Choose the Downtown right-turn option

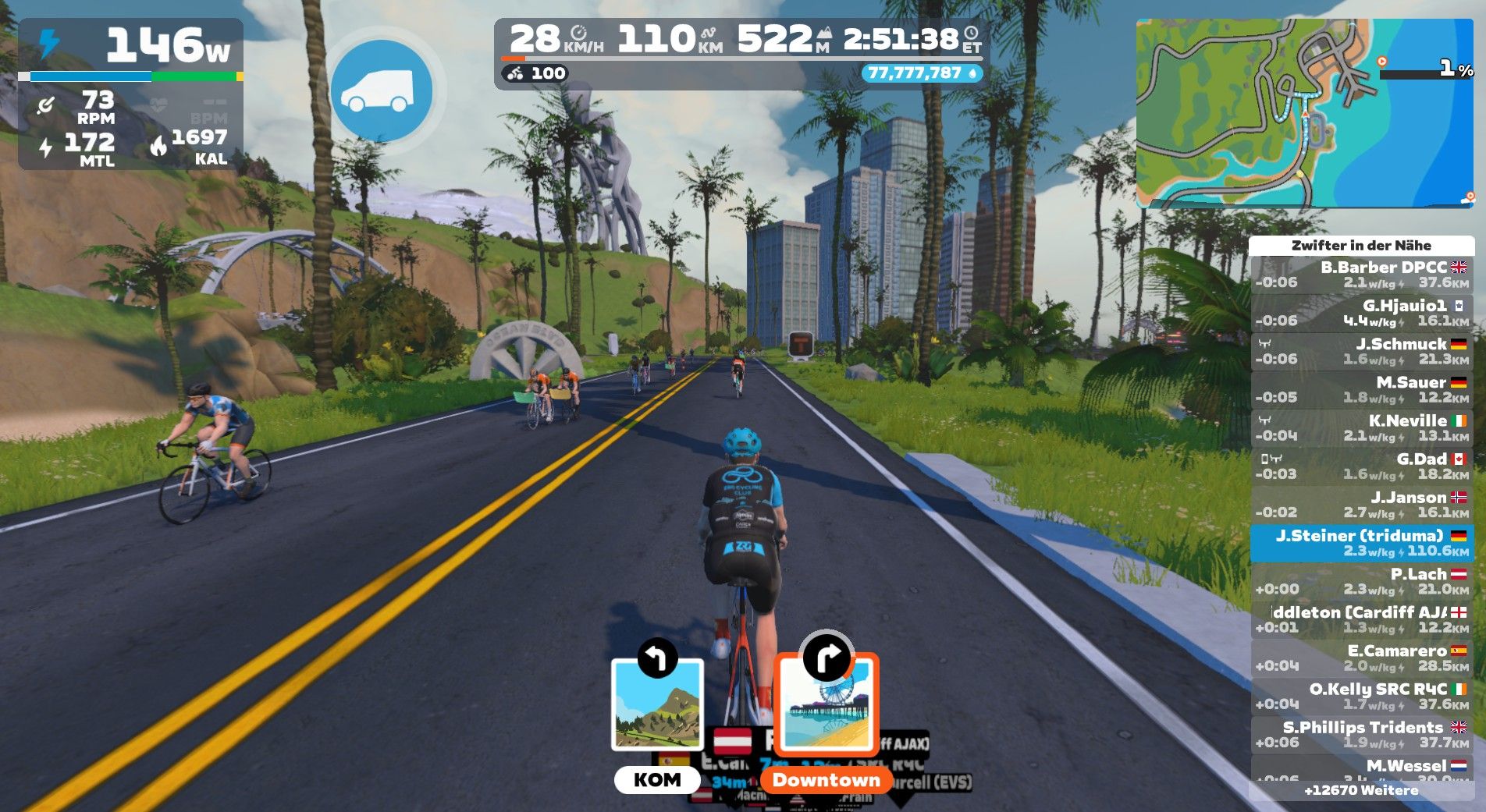(827, 706)
